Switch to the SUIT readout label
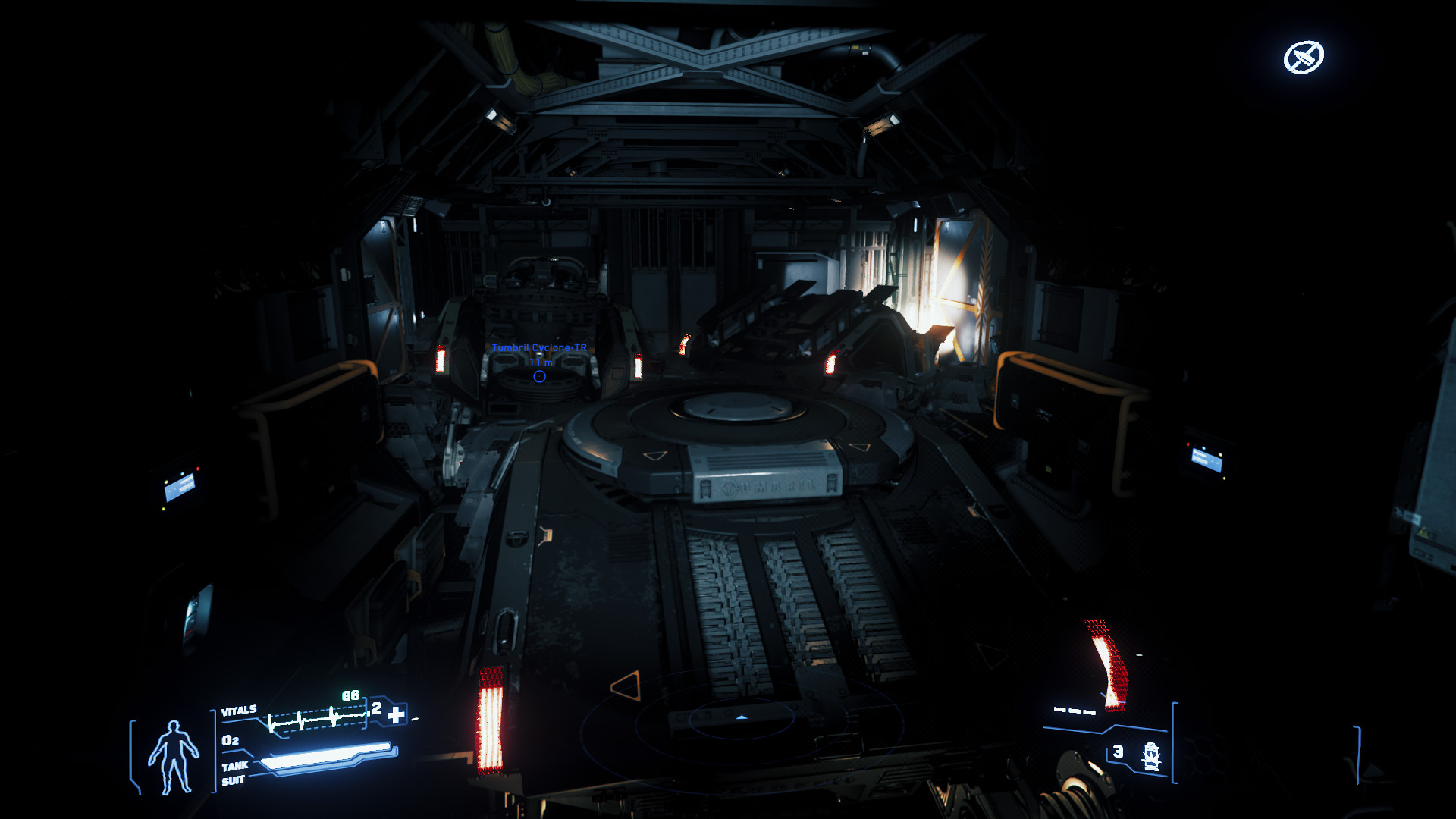This screenshot has width=1456, height=819. pyautogui.click(x=234, y=779)
